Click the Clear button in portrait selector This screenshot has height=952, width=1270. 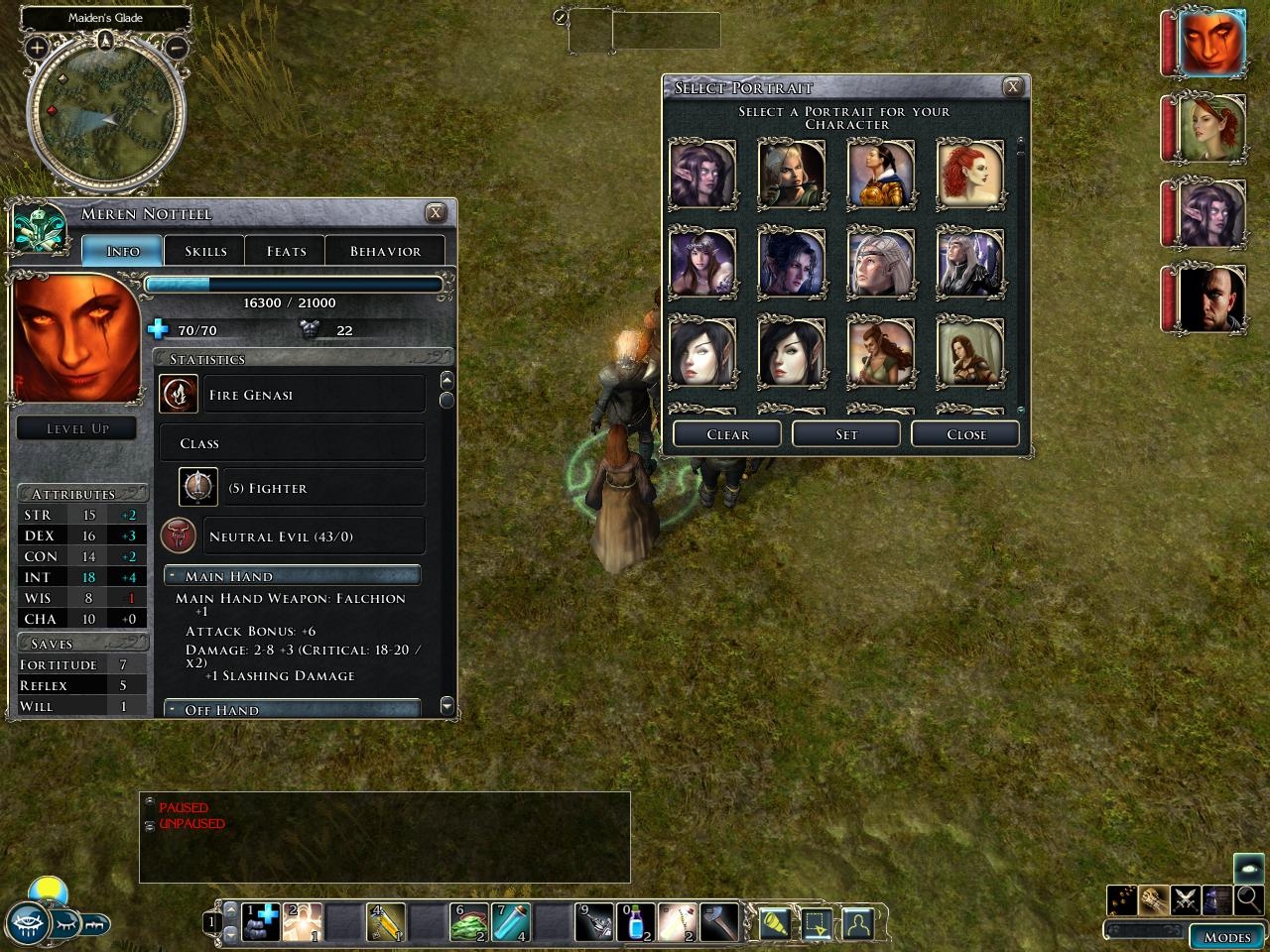pos(727,434)
